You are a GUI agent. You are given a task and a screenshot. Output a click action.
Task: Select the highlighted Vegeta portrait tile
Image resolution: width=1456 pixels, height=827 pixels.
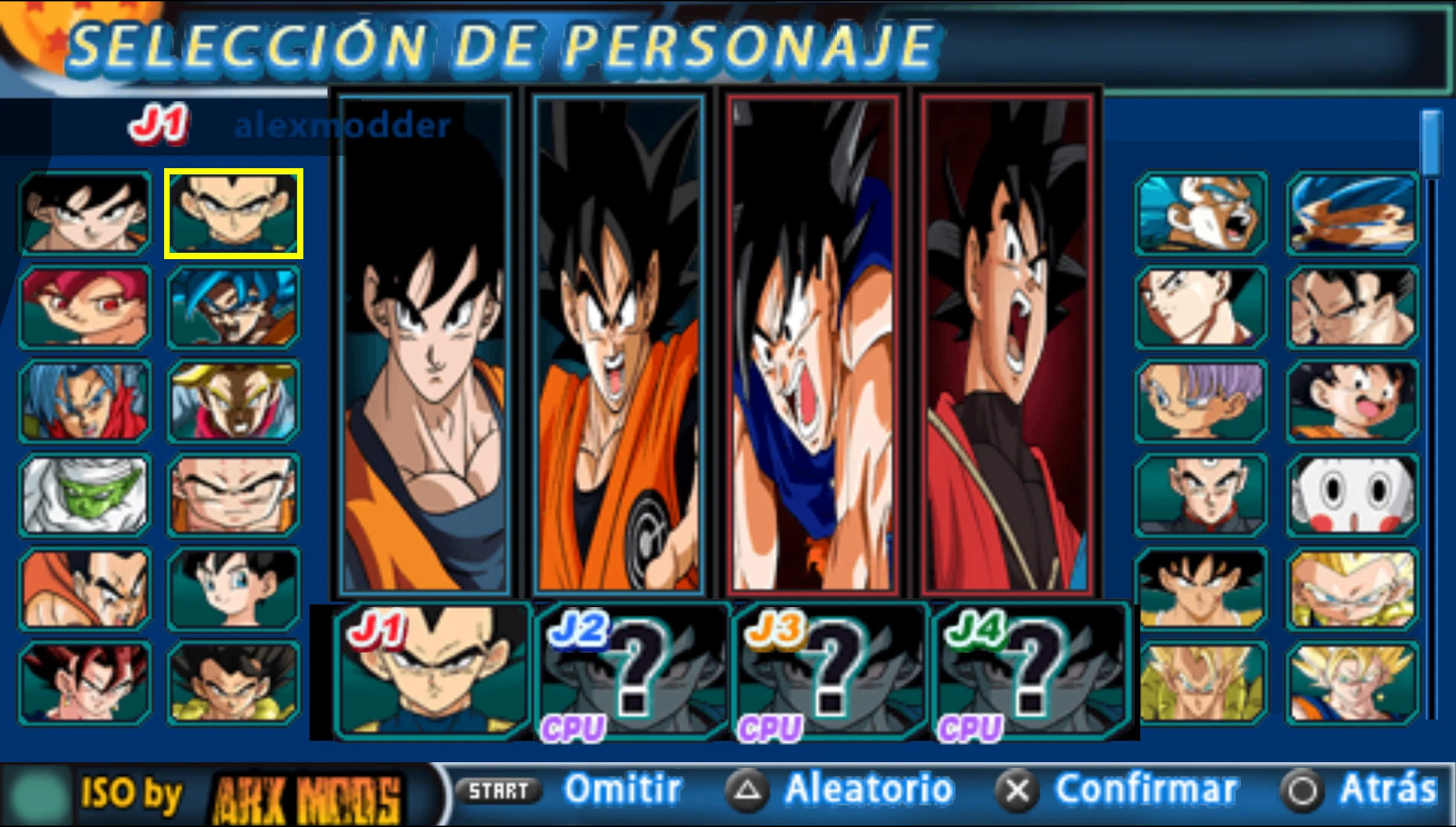click(x=233, y=214)
